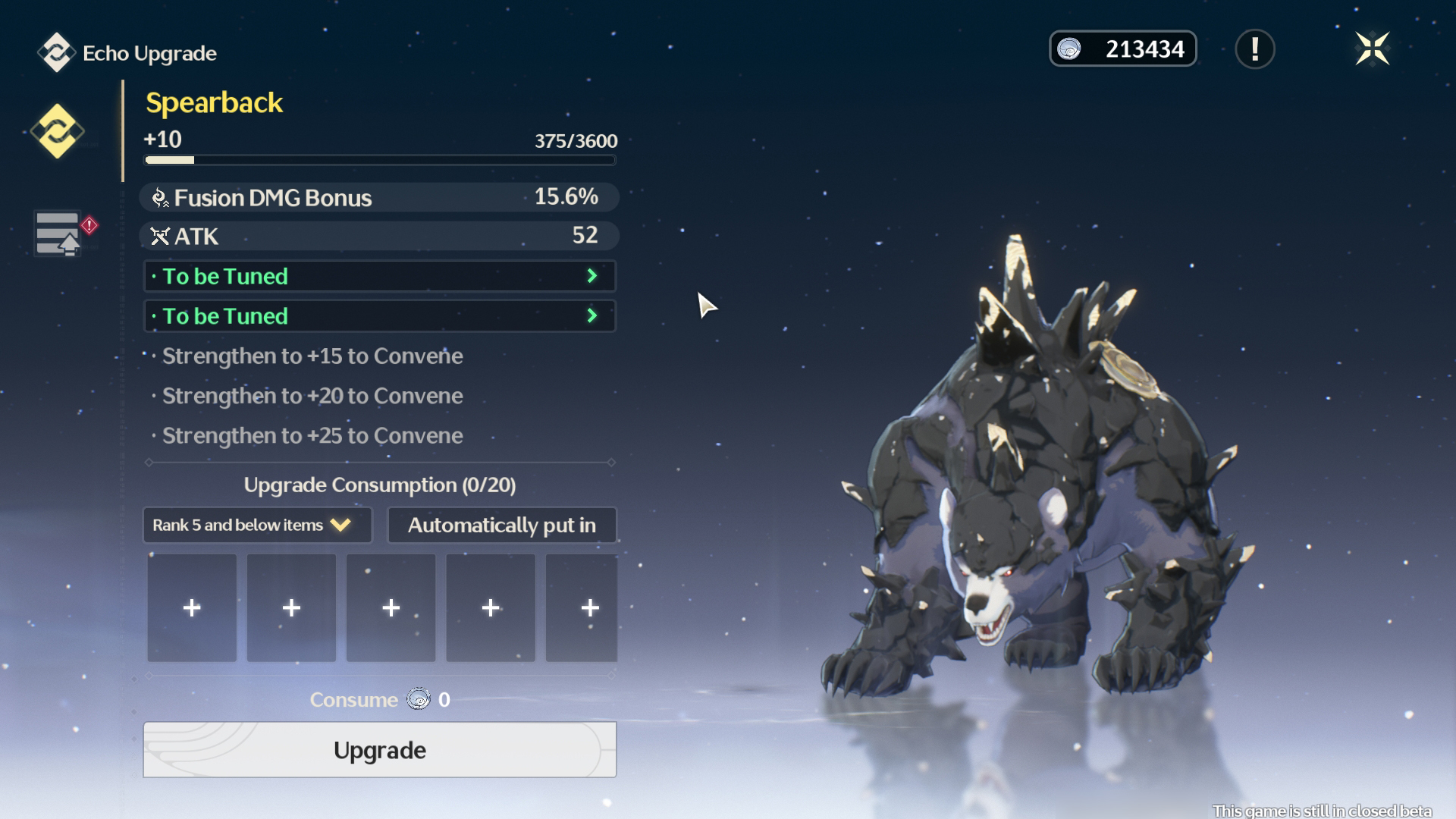Screen dimensions: 1456x819
Task: Select the Echo Upgrade tab icon in sidebar
Action: pos(58,130)
